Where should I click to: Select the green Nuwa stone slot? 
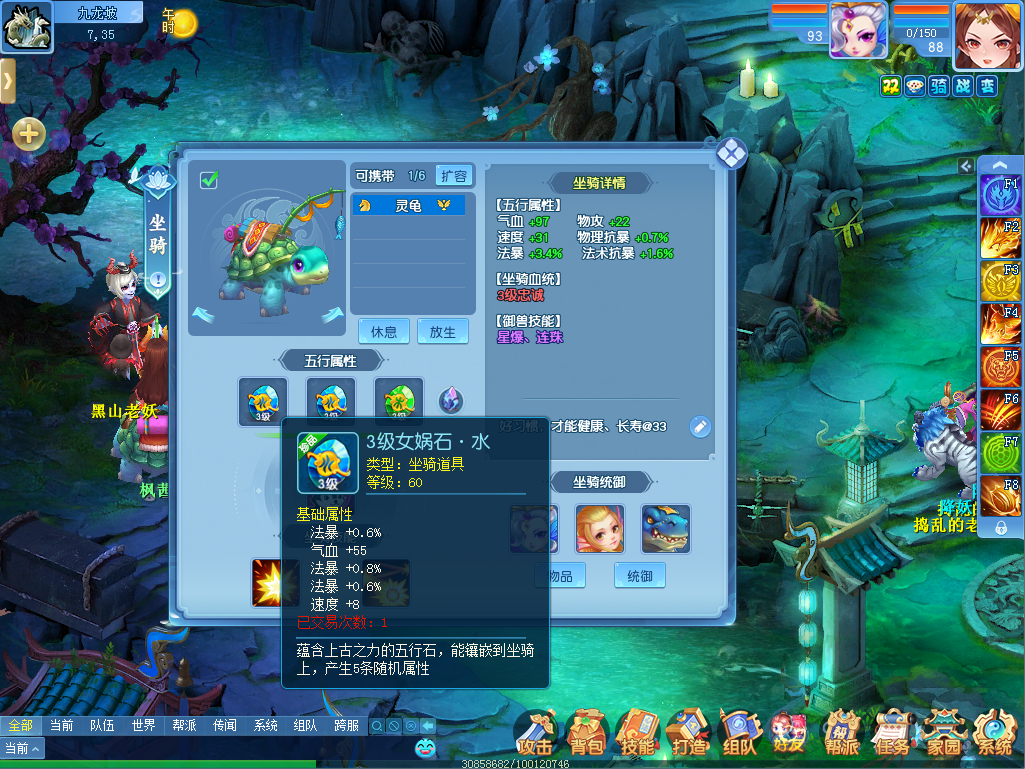[398, 402]
